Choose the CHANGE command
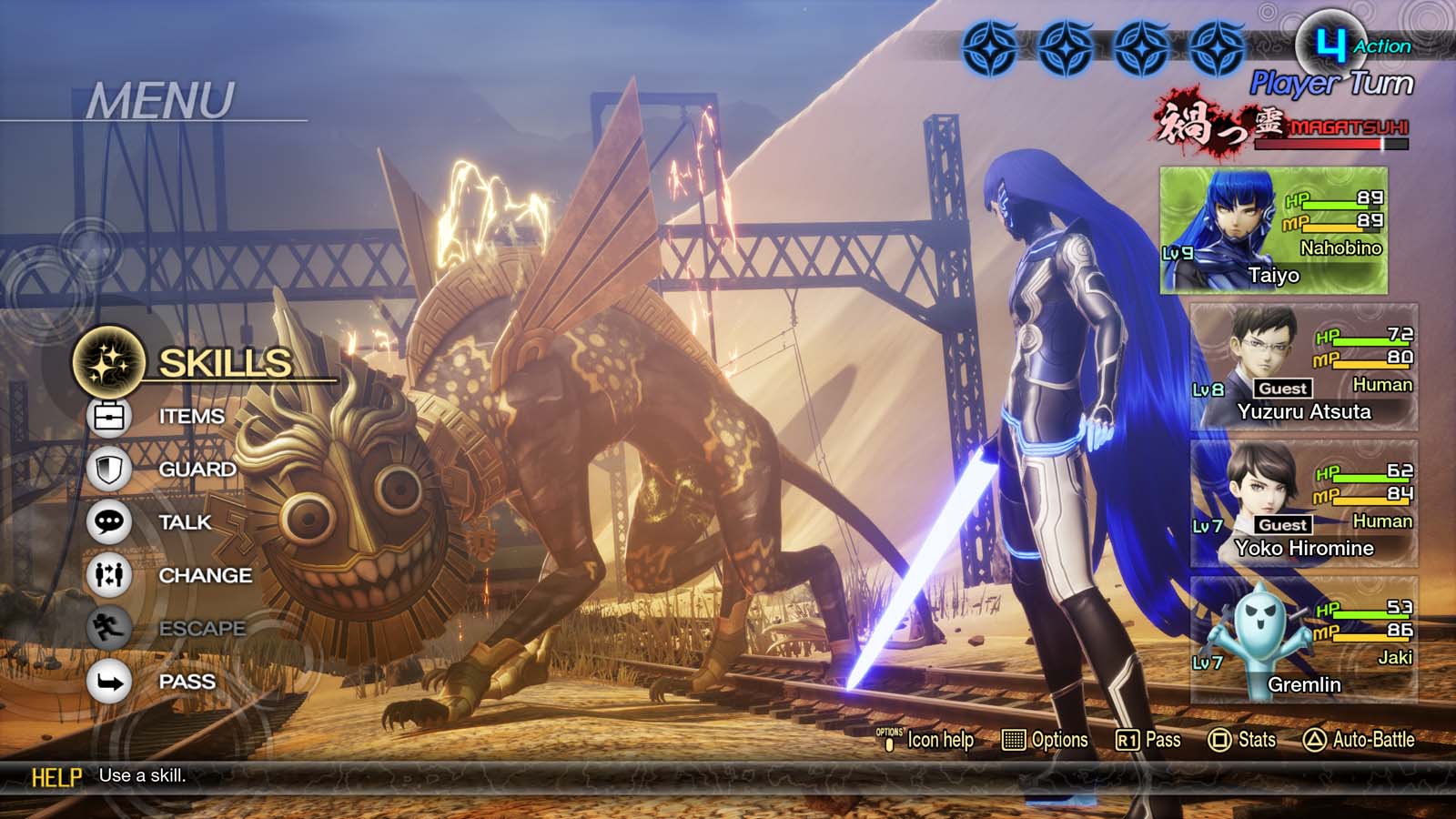The height and width of the screenshot is (819, 1456). pos(205,575)
